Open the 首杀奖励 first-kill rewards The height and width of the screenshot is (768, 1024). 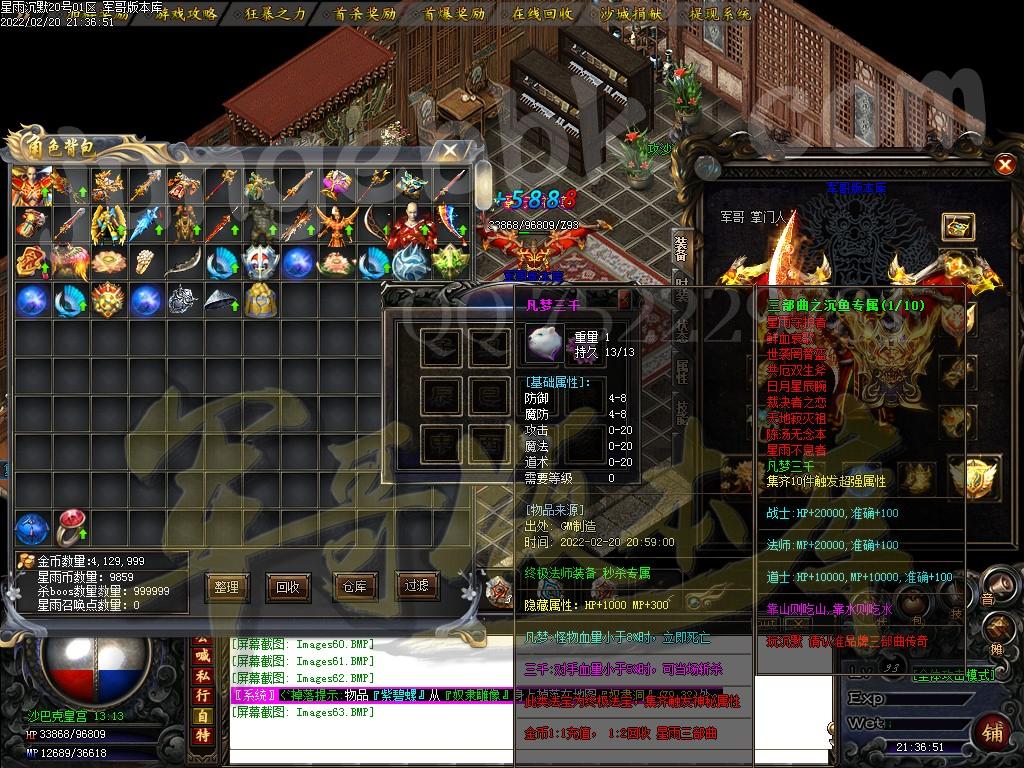365,14
